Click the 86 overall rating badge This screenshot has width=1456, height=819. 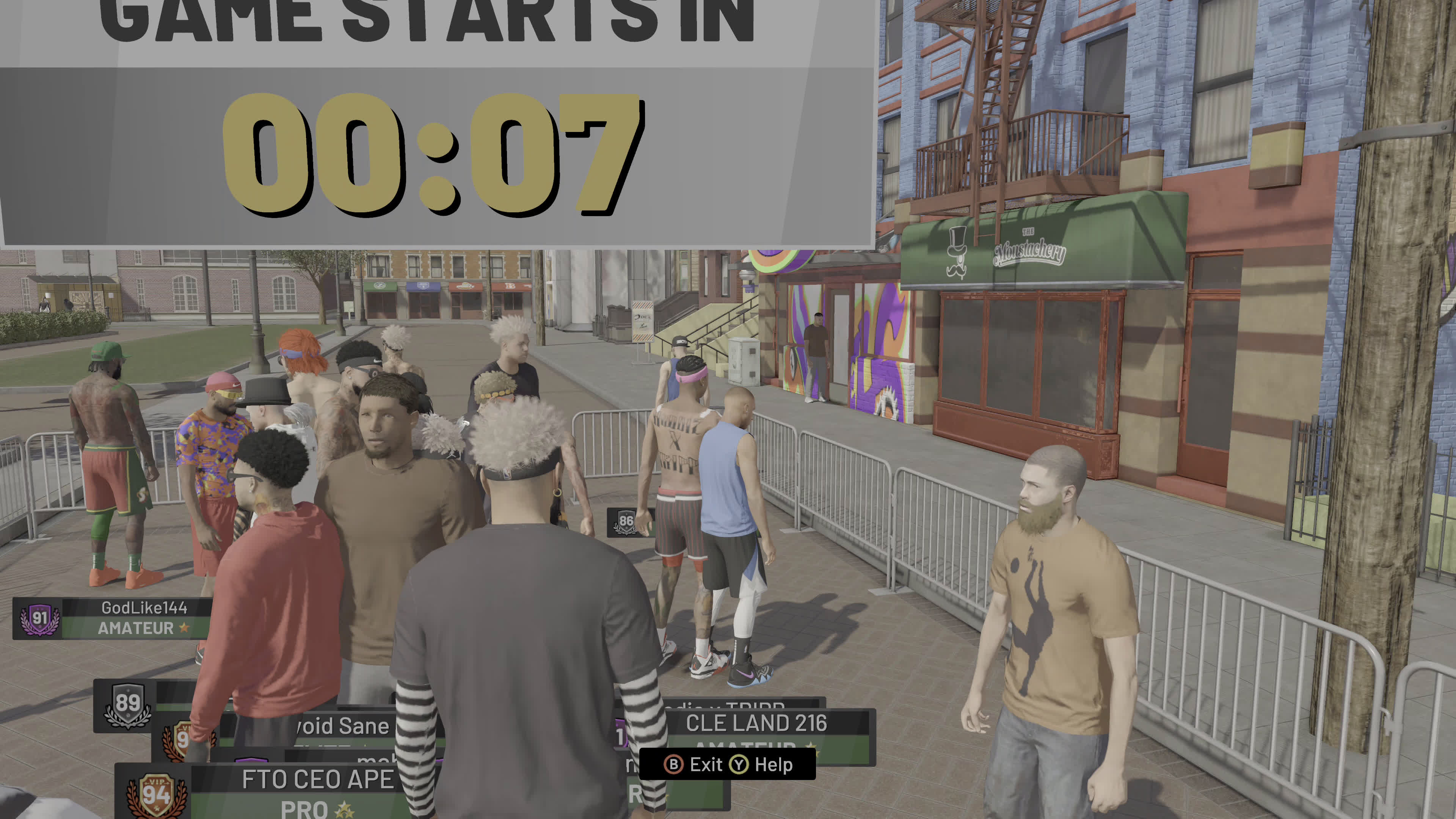coord(626,522)
